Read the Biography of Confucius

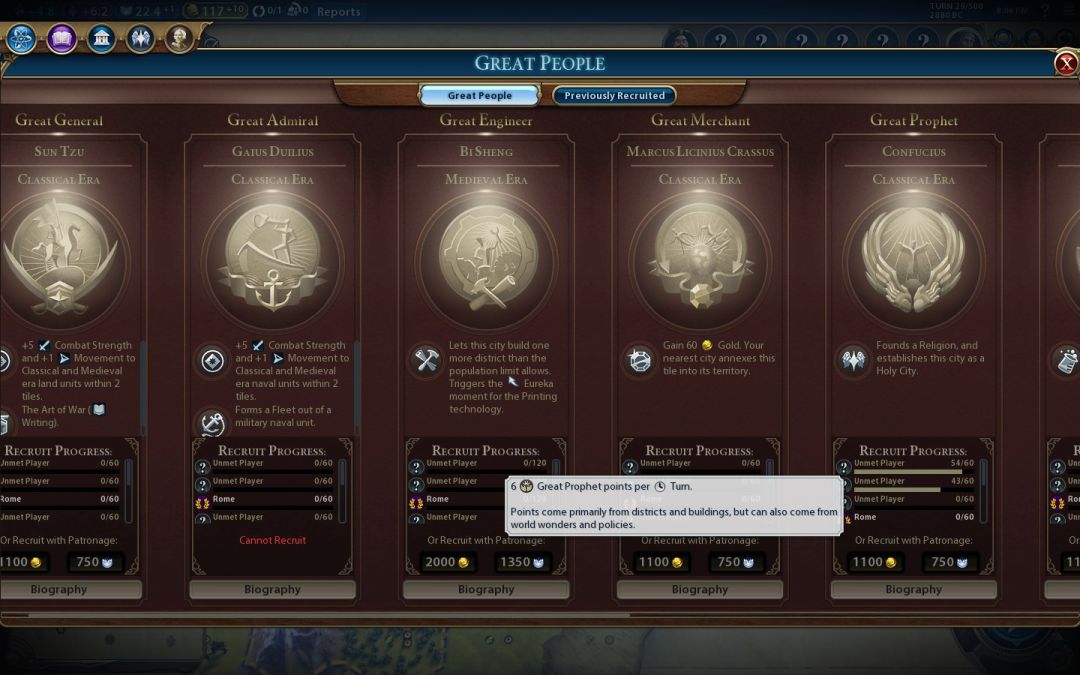[x=913, y=589]
